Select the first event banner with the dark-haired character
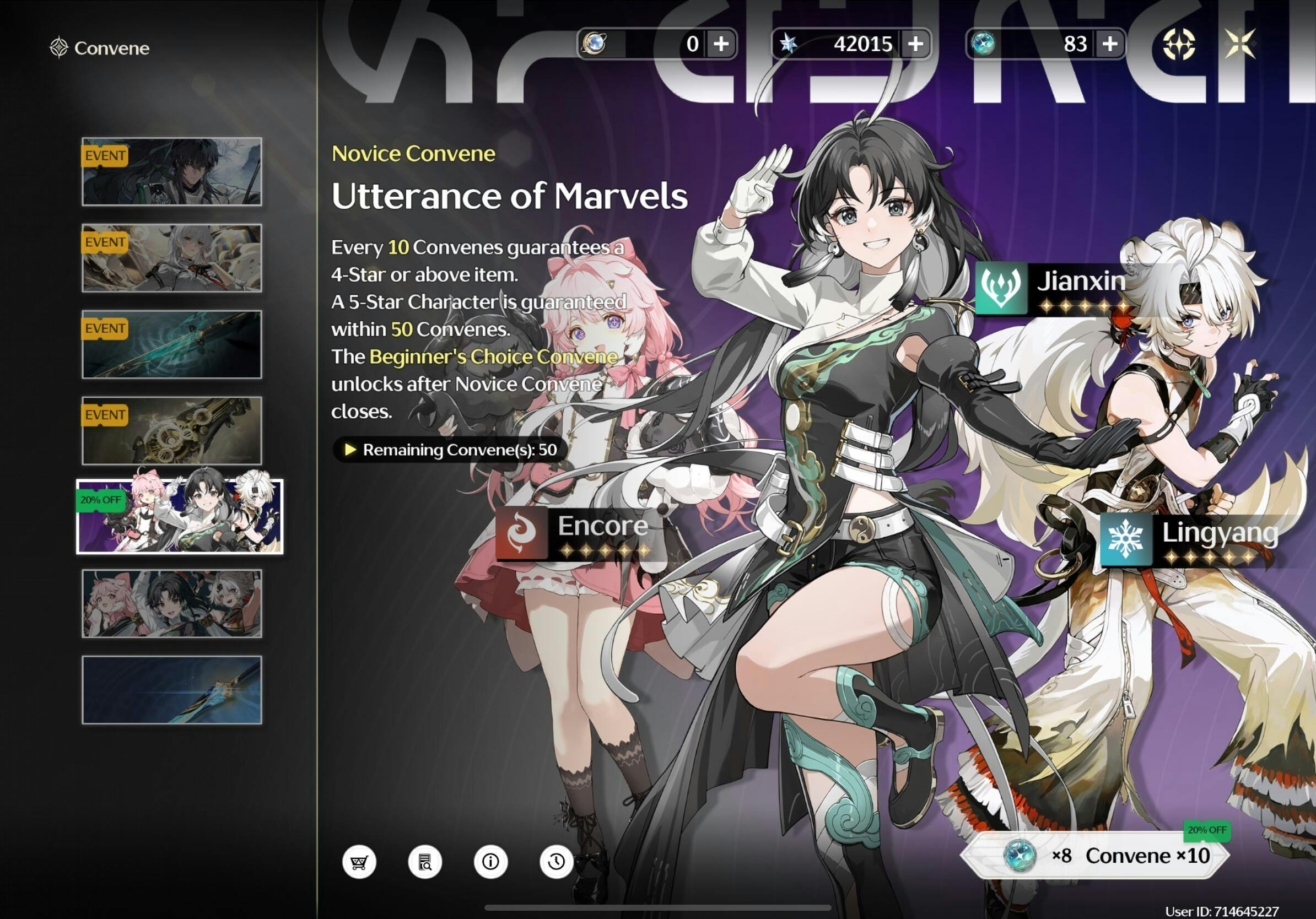 172,172
